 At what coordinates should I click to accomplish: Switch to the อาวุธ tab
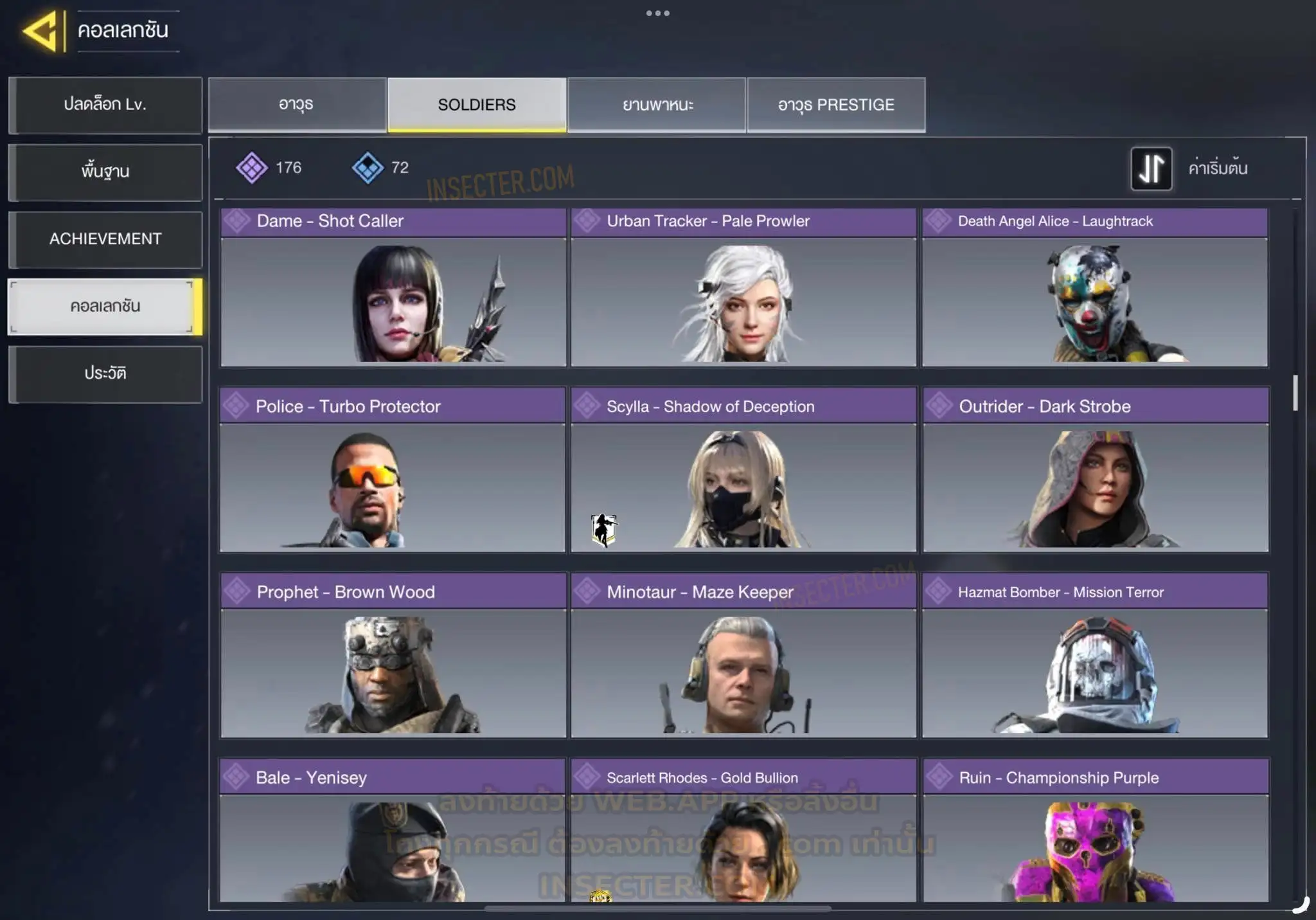pos(297,105)
